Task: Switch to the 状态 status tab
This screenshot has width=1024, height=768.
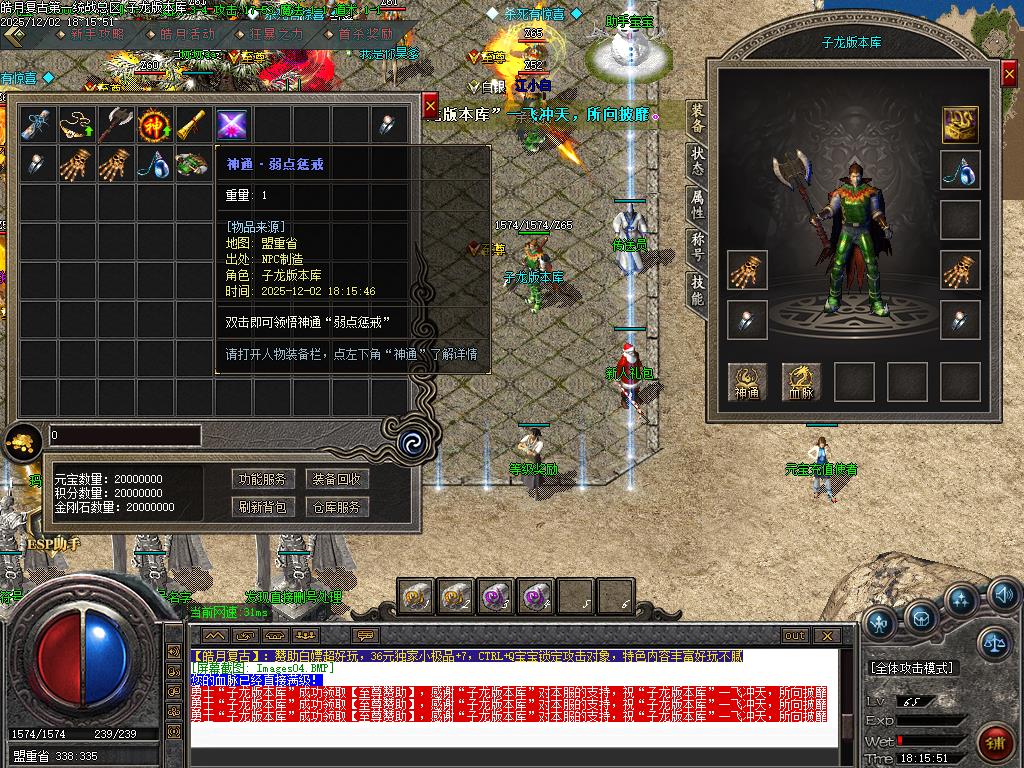Action: point(697,161)
